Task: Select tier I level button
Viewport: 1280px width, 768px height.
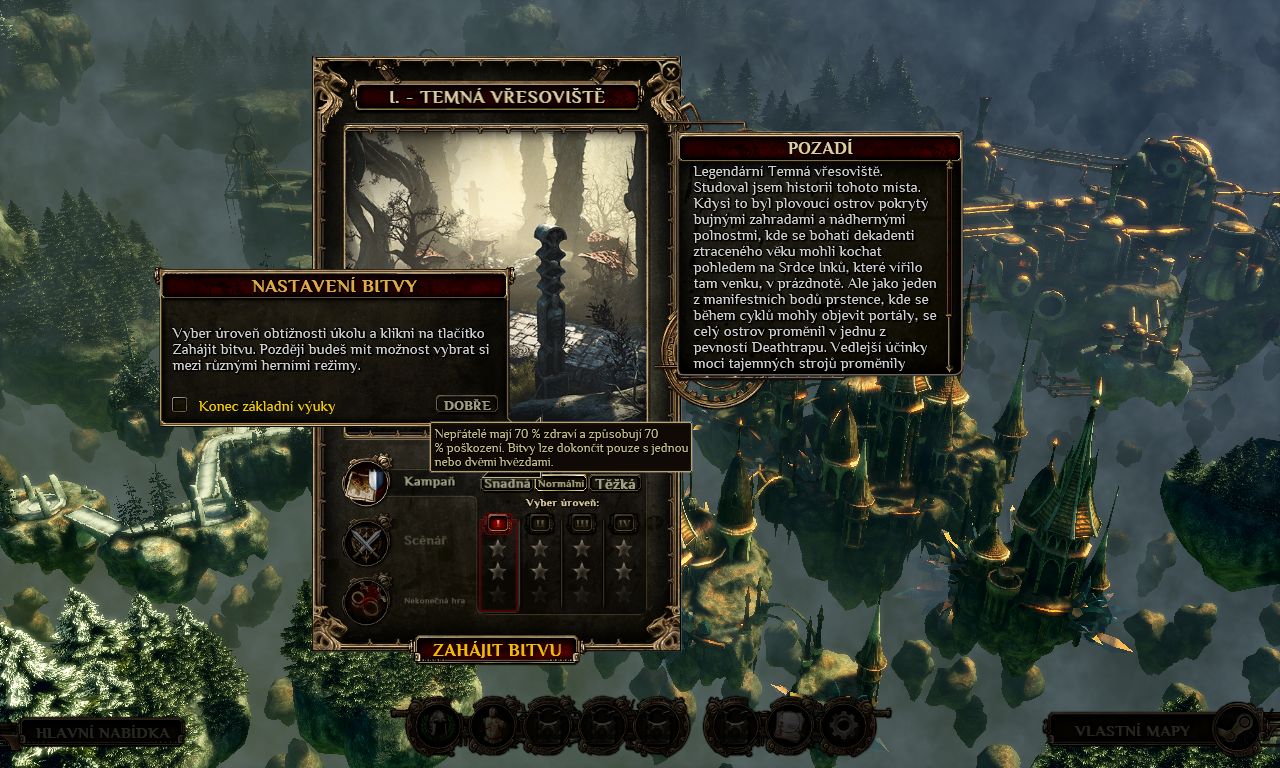Action: point(498,522)
